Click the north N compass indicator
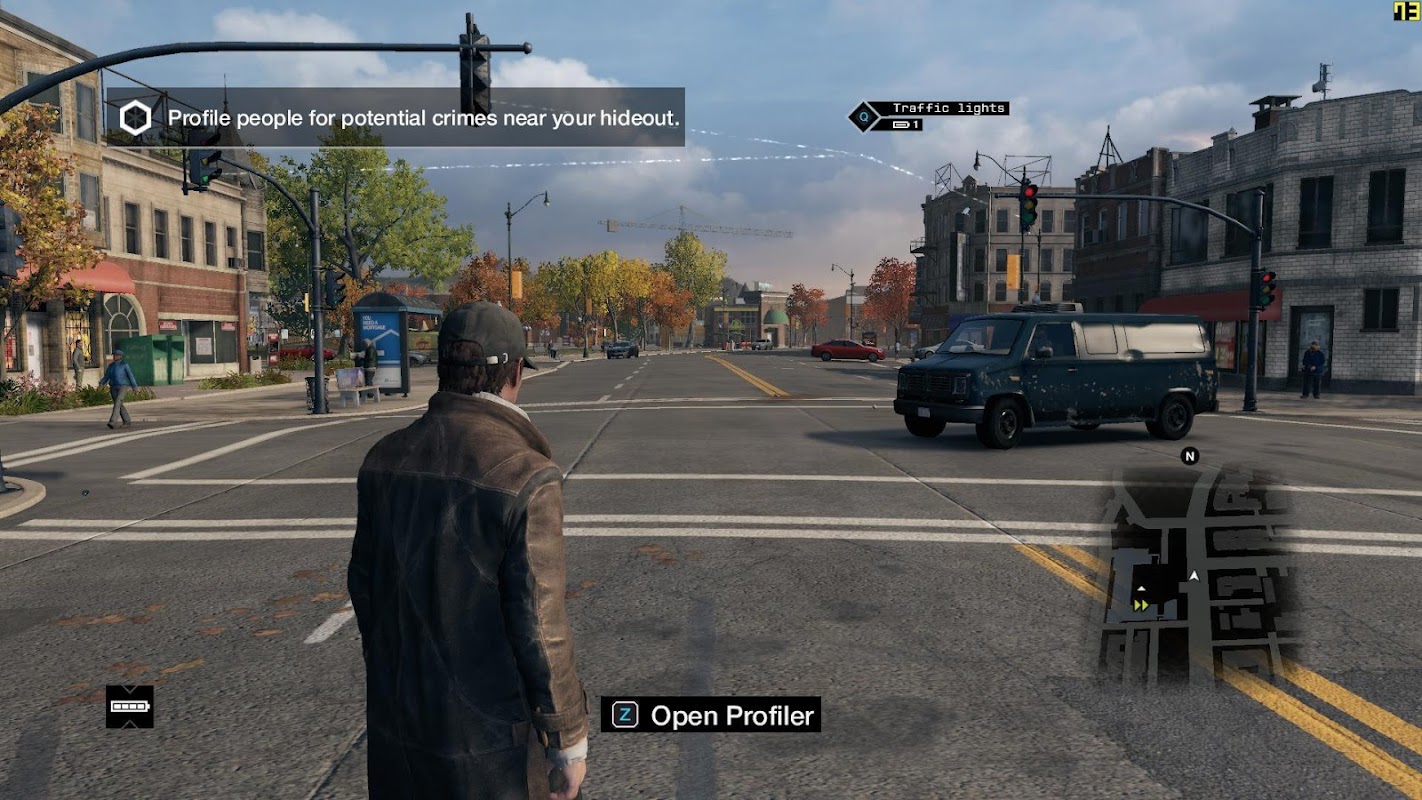The height and width of the screenshot is (800, 1422). tap(1189, 456)
